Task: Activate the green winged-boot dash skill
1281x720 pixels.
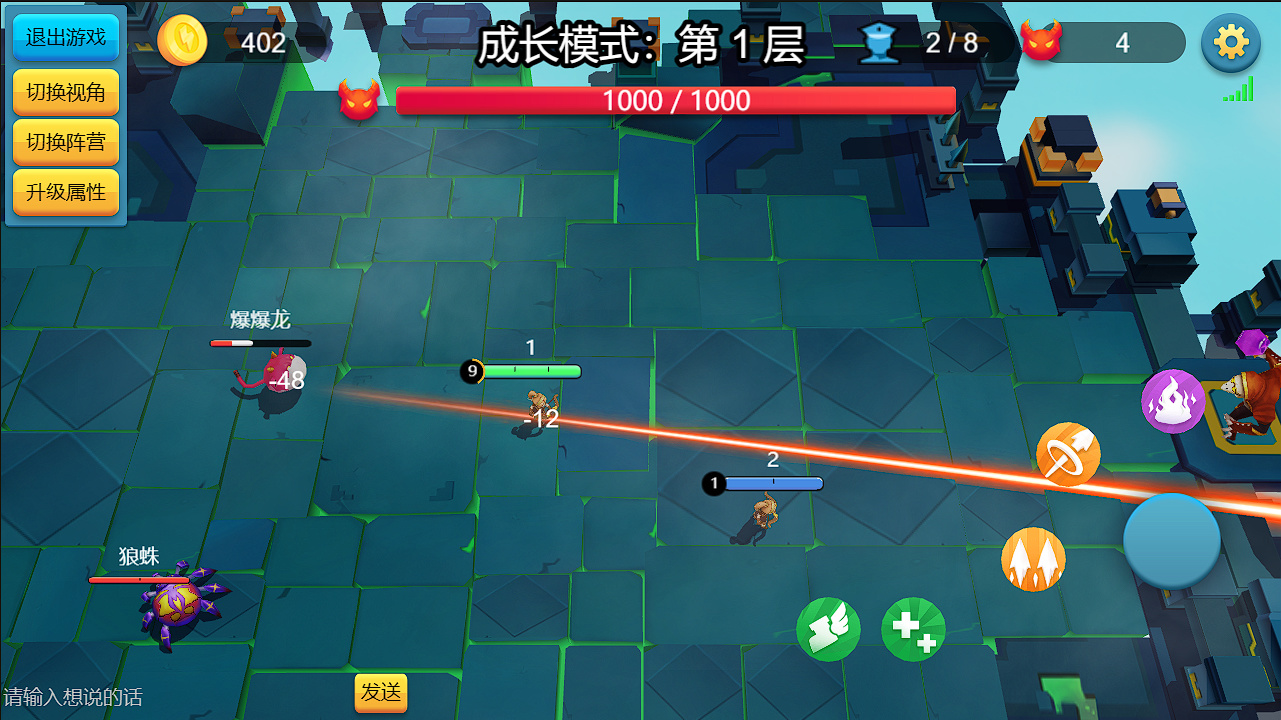Action: (828, 629)
